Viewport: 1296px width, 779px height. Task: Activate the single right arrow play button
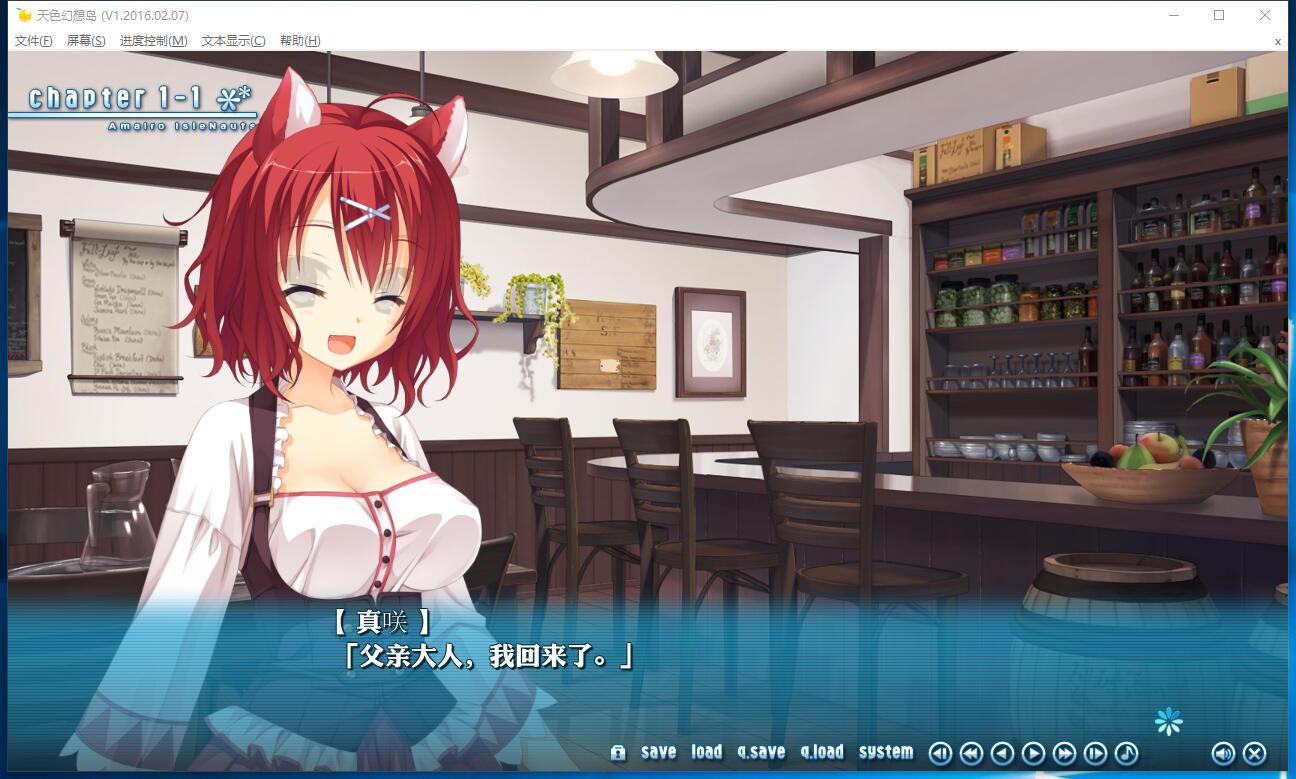(1034, 753)
